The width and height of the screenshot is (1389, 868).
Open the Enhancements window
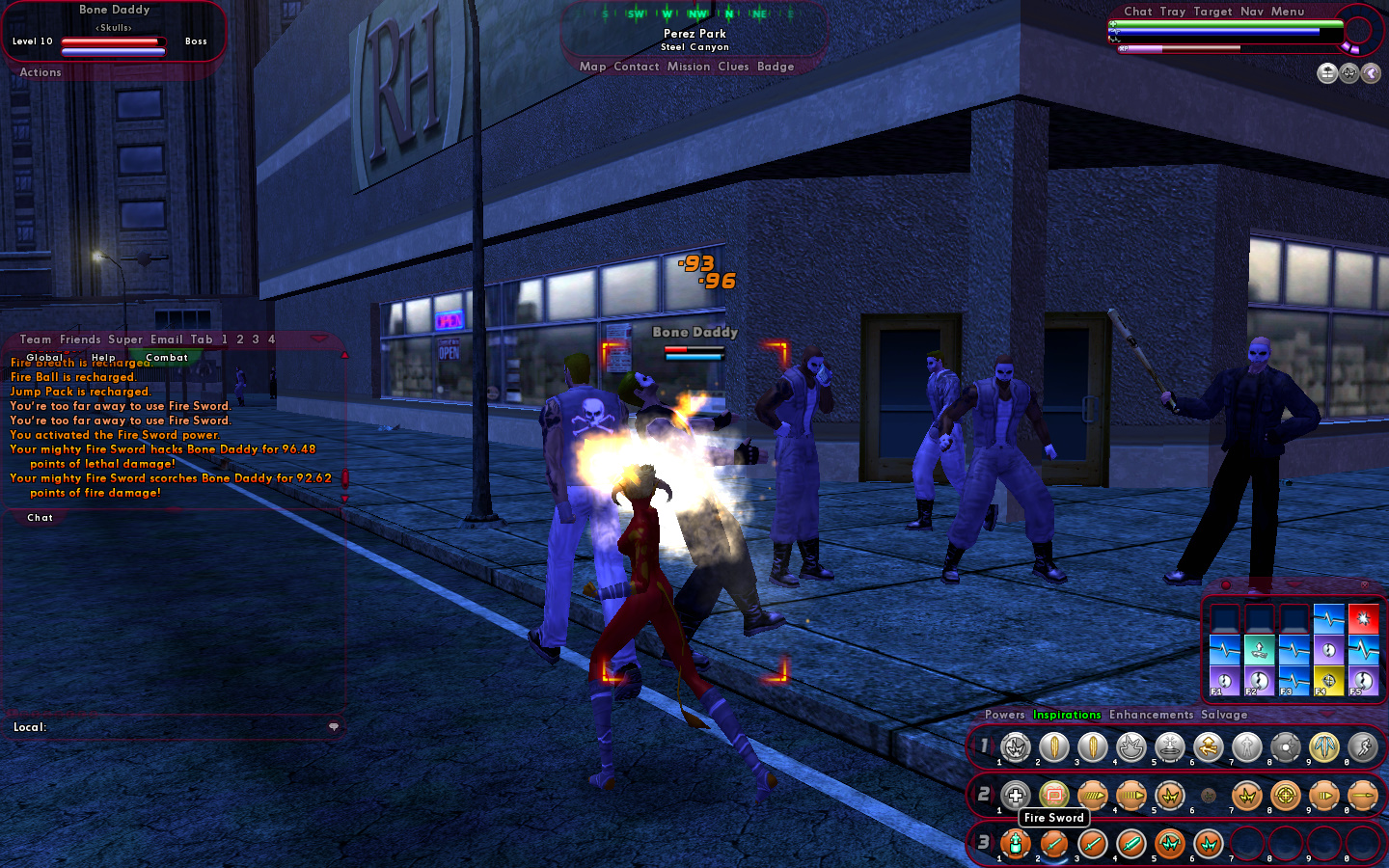click(1151, 715)
